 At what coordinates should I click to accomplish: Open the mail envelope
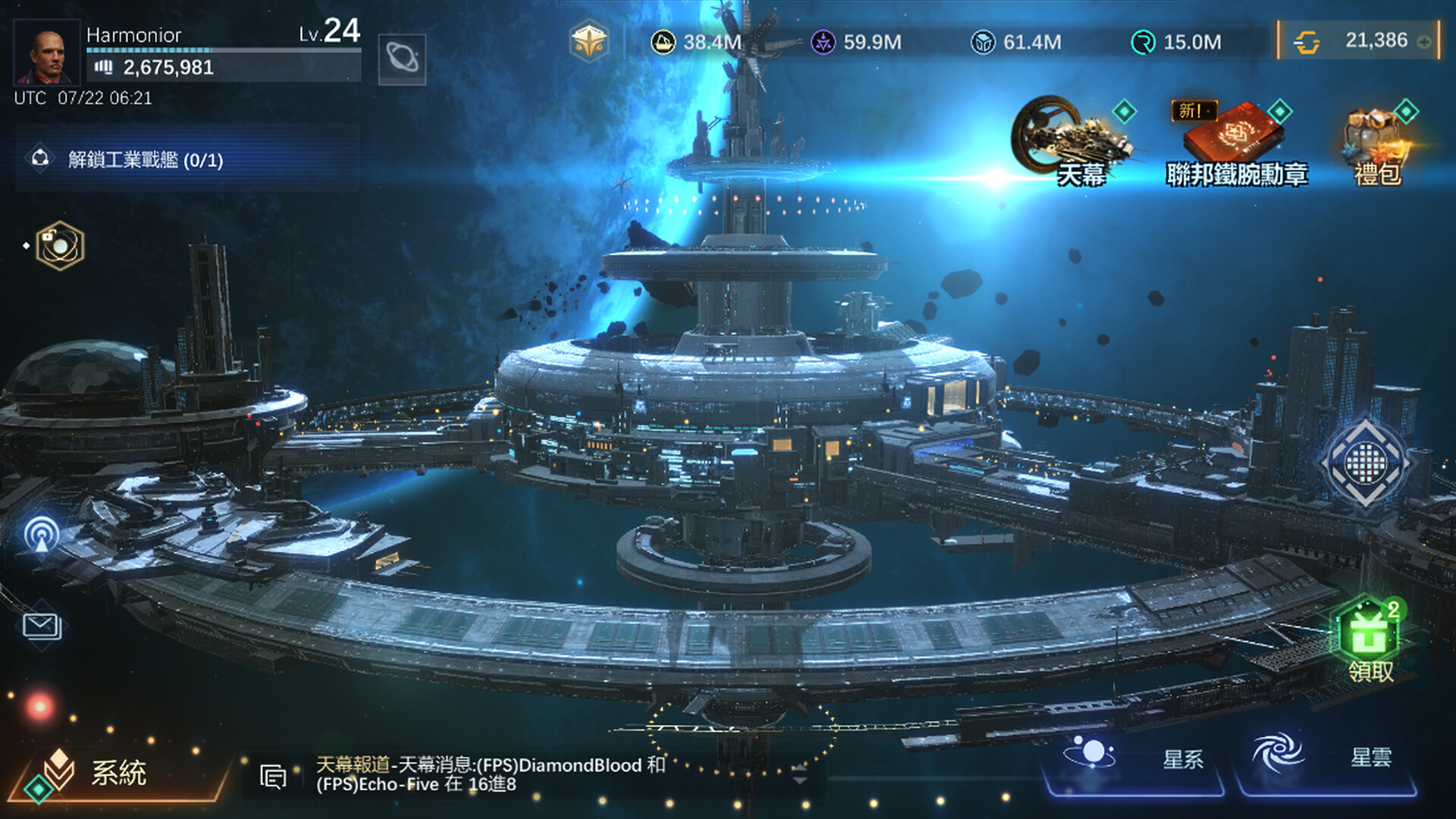tap(42, 626)
